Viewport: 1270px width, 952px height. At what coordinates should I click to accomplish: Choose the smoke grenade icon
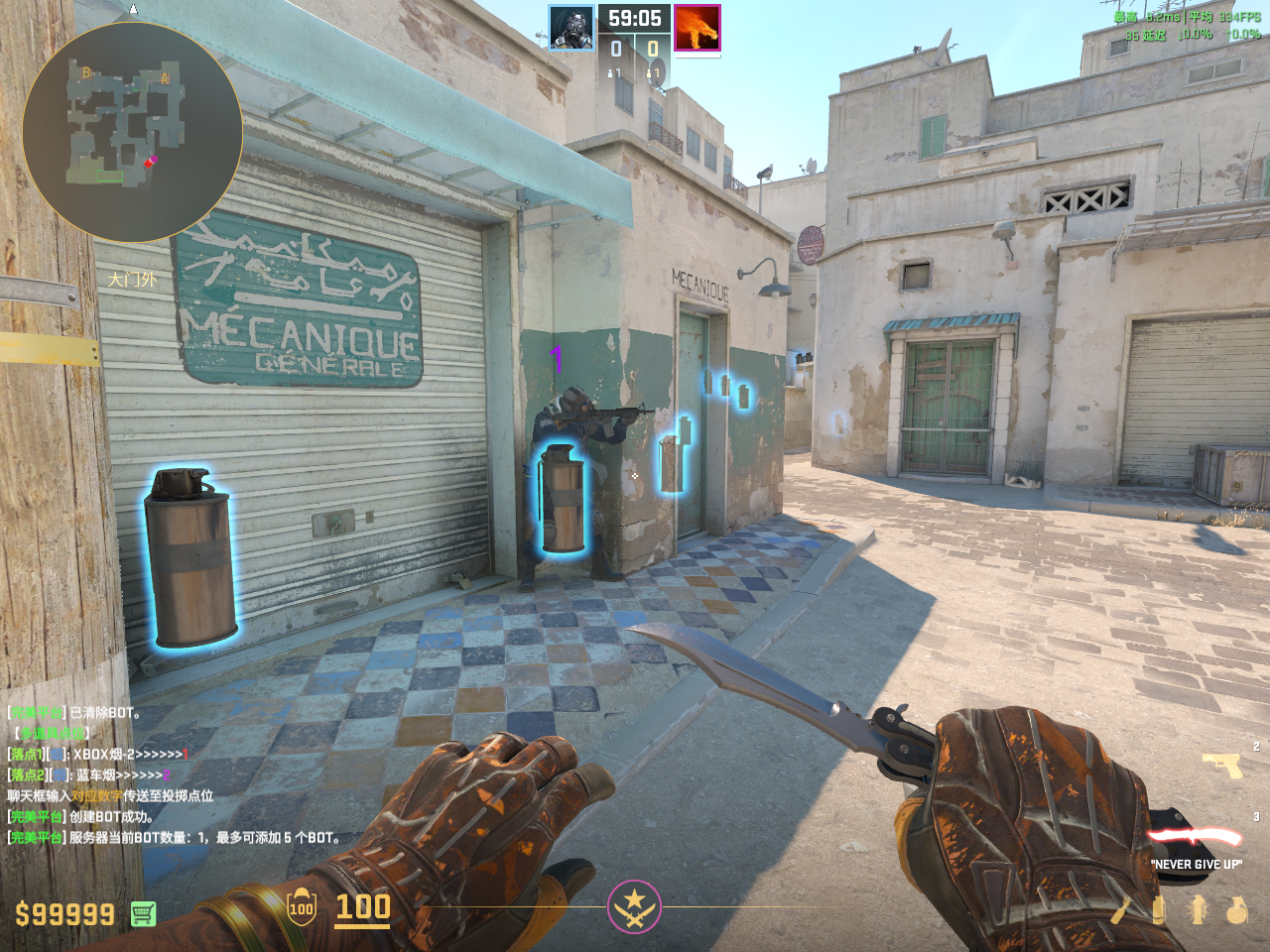pos(1158,910)
